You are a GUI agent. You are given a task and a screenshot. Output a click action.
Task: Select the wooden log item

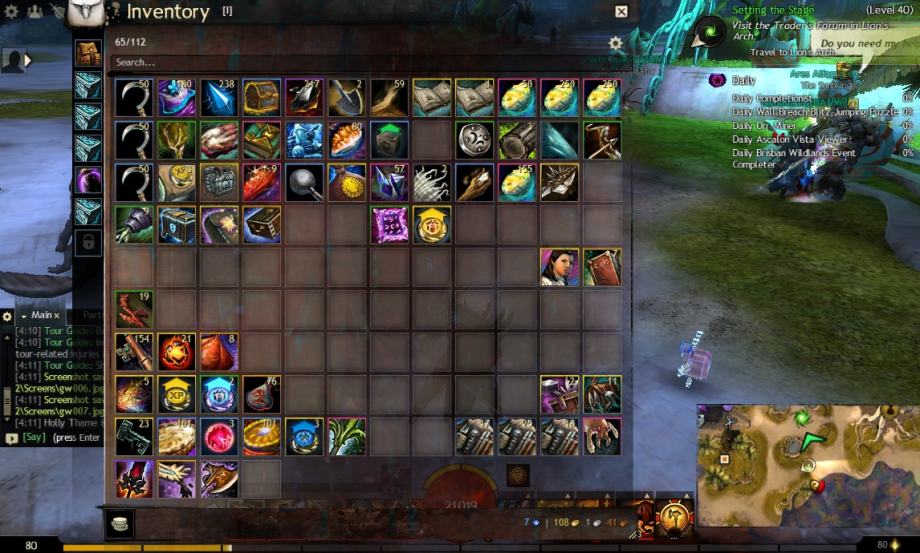pos(517,140)
